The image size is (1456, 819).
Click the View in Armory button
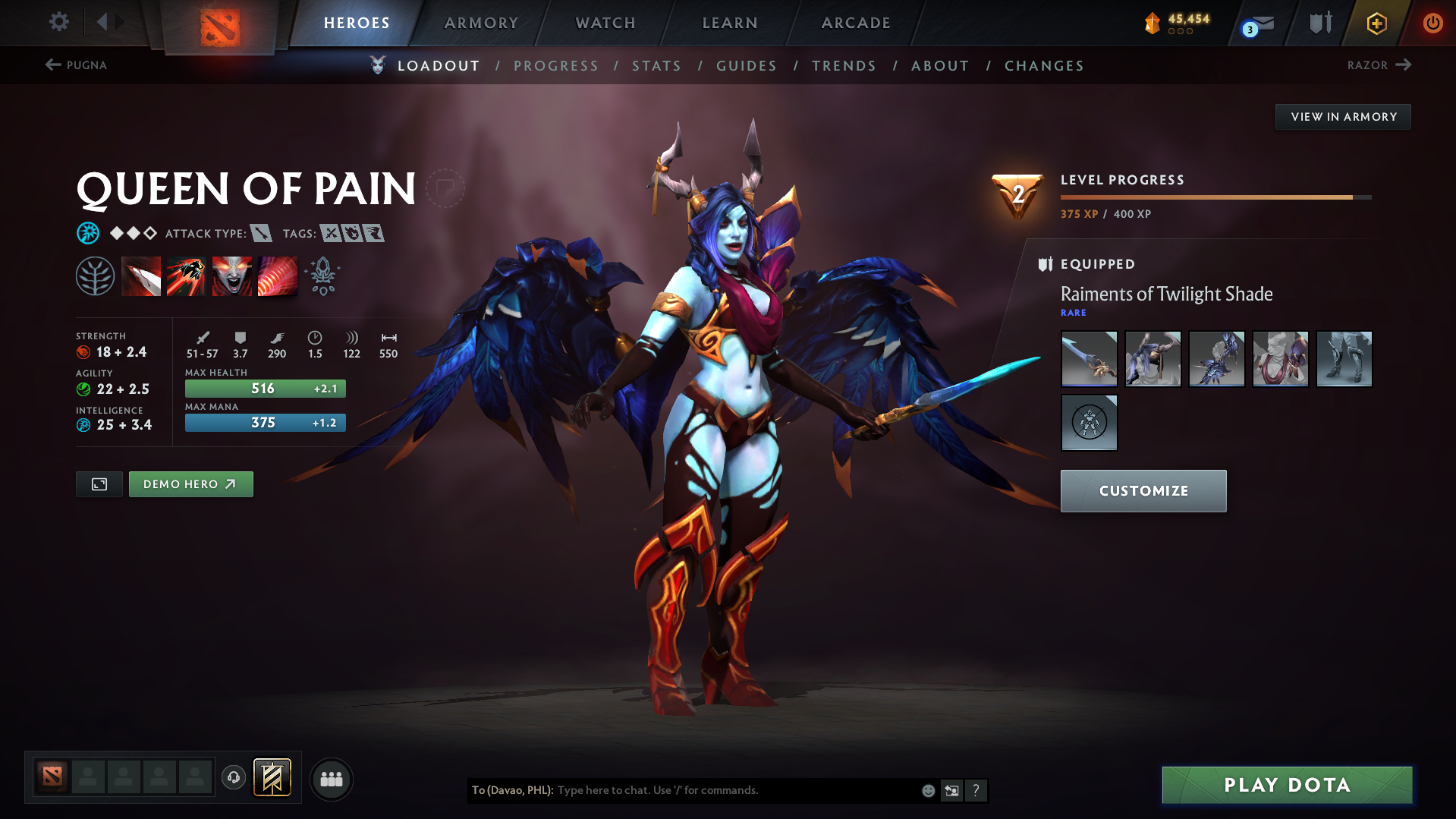tap(1343, 117)
